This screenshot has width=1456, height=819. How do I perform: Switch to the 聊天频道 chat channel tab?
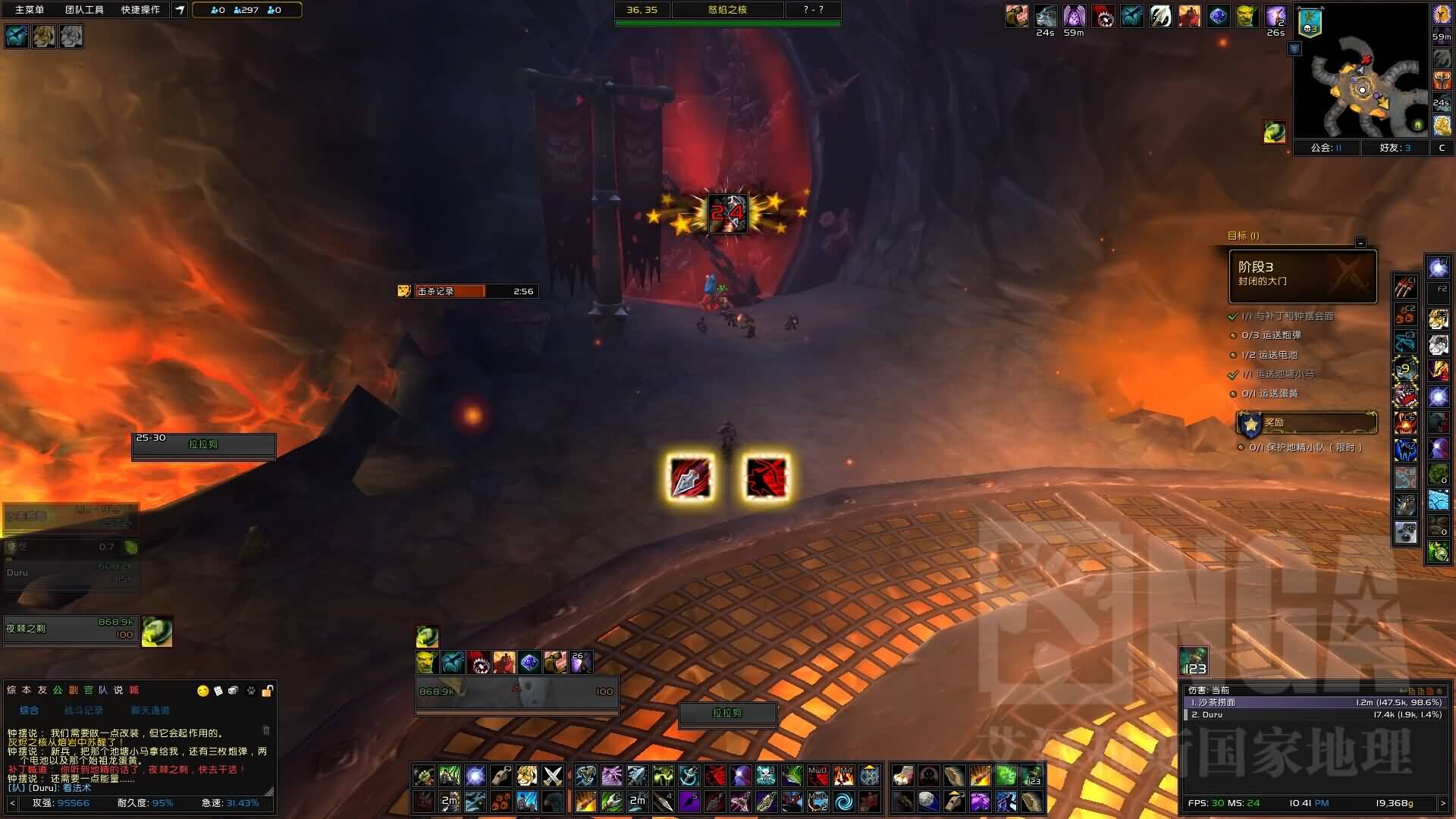[150, 711]
